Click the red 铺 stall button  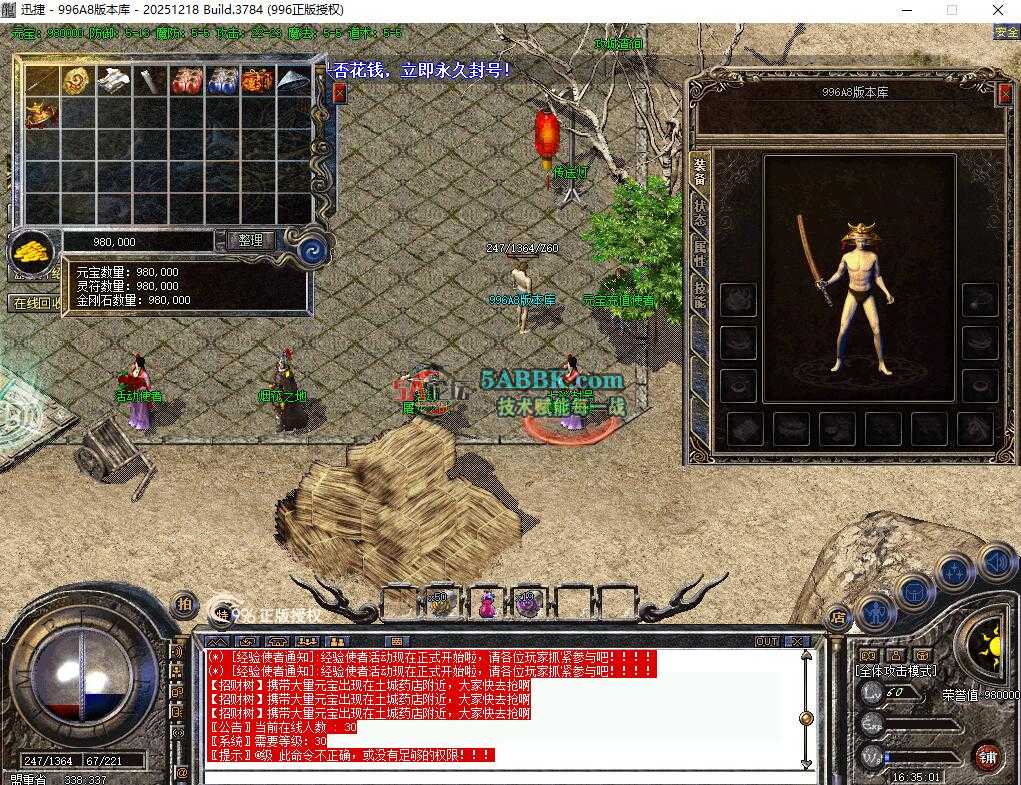987,755
